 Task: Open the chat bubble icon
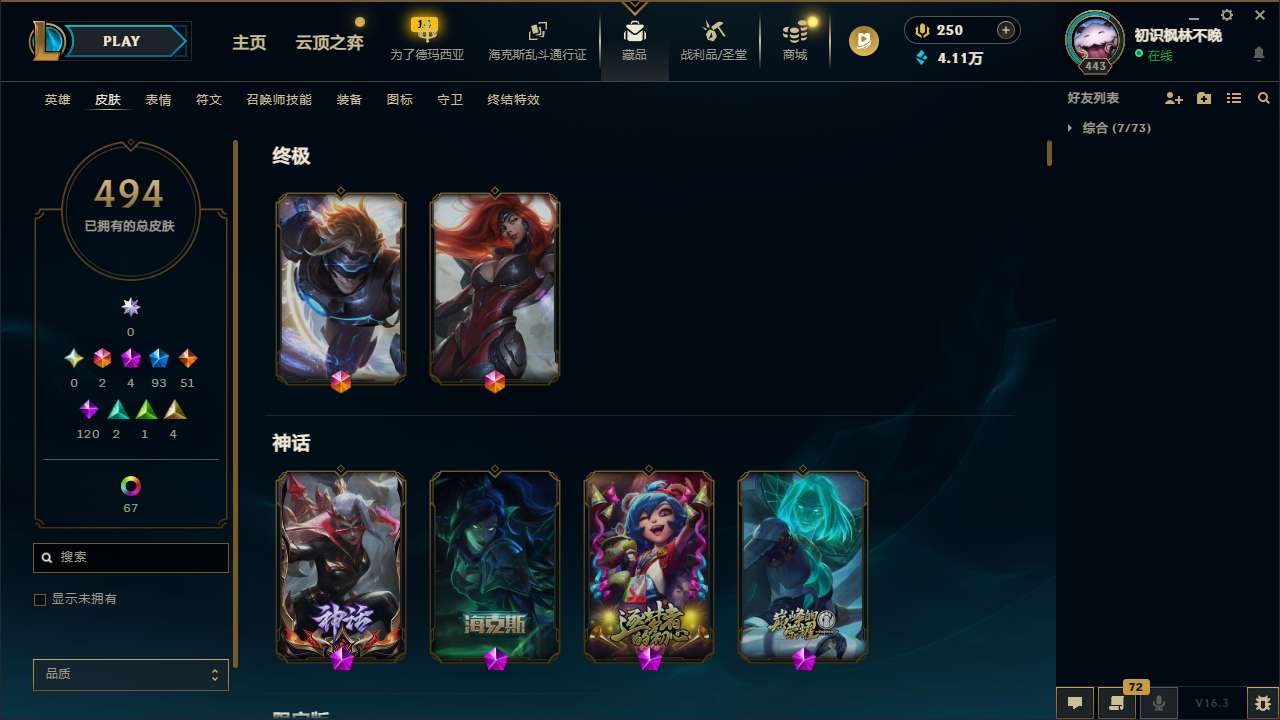tap(1074, 702)
